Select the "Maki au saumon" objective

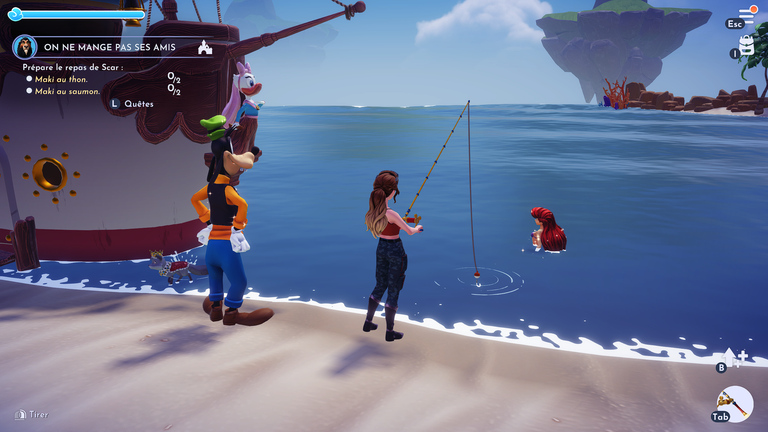pos(67,91)
